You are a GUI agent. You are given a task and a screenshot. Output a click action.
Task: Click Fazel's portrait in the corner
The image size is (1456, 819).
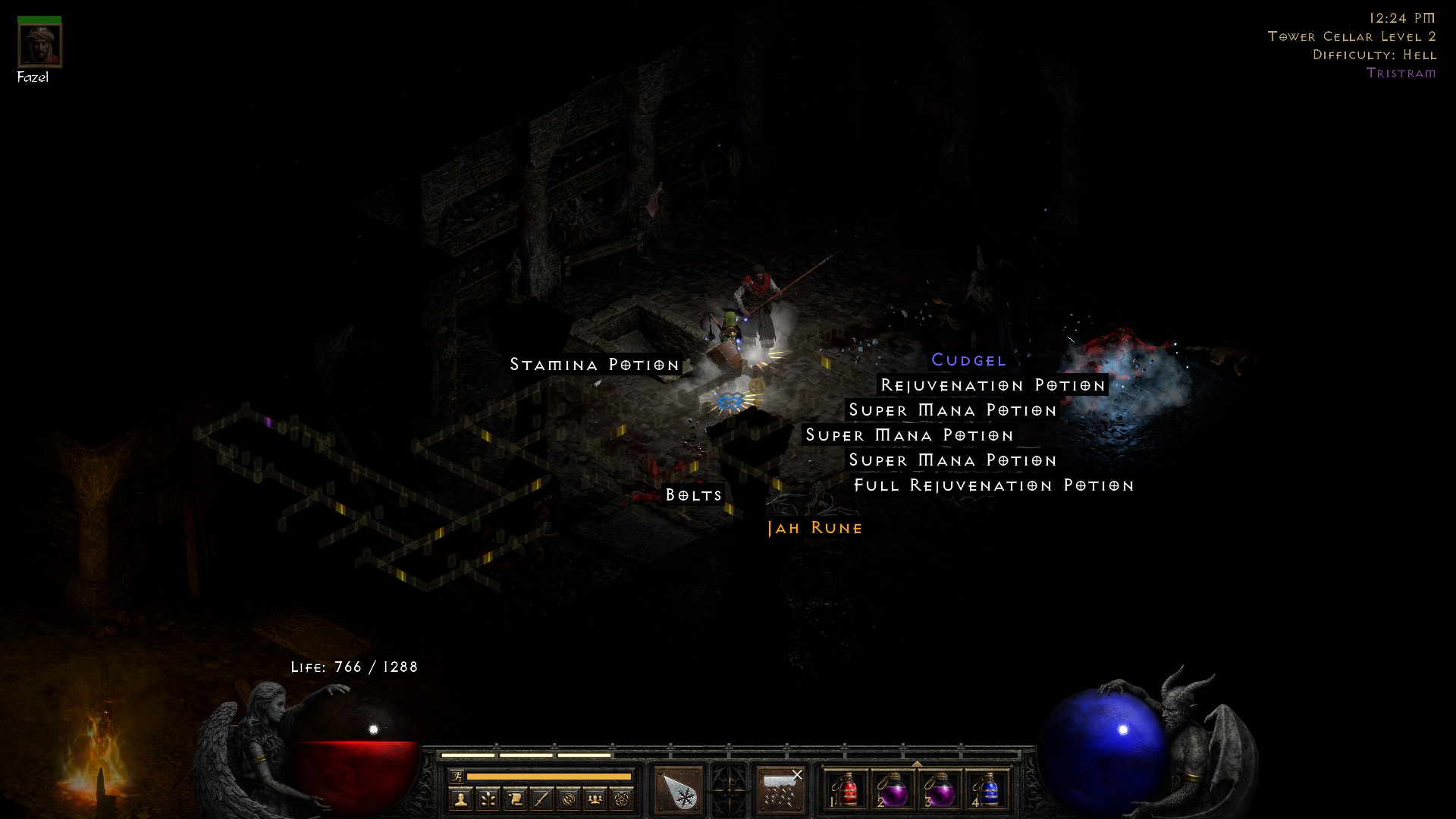point(39,47)
